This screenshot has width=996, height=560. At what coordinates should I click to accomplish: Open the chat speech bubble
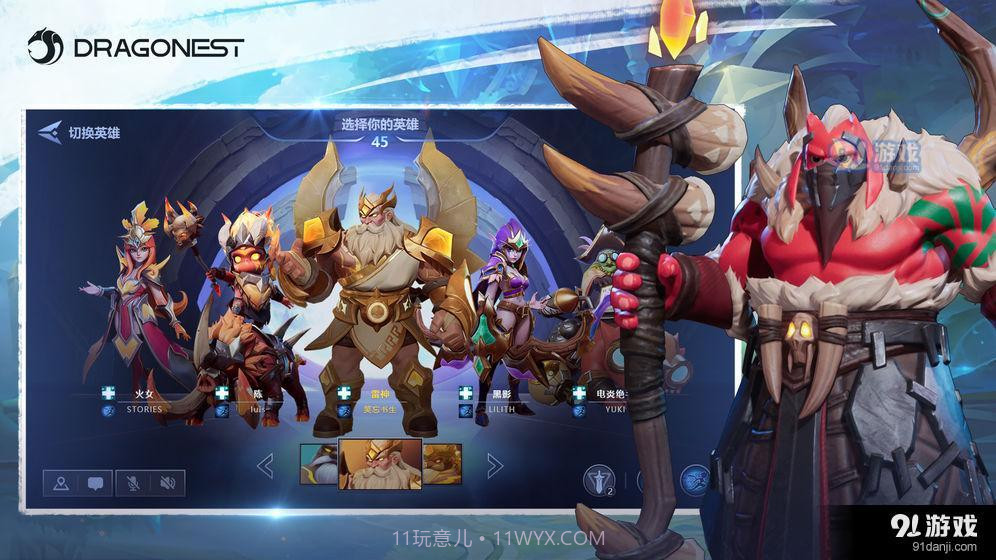[95, 484]
